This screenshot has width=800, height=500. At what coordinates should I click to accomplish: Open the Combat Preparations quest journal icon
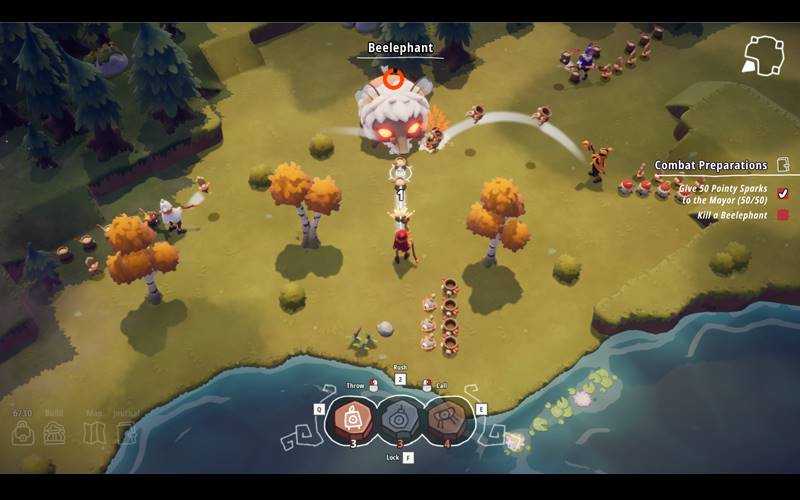click(x=783, y=165)
